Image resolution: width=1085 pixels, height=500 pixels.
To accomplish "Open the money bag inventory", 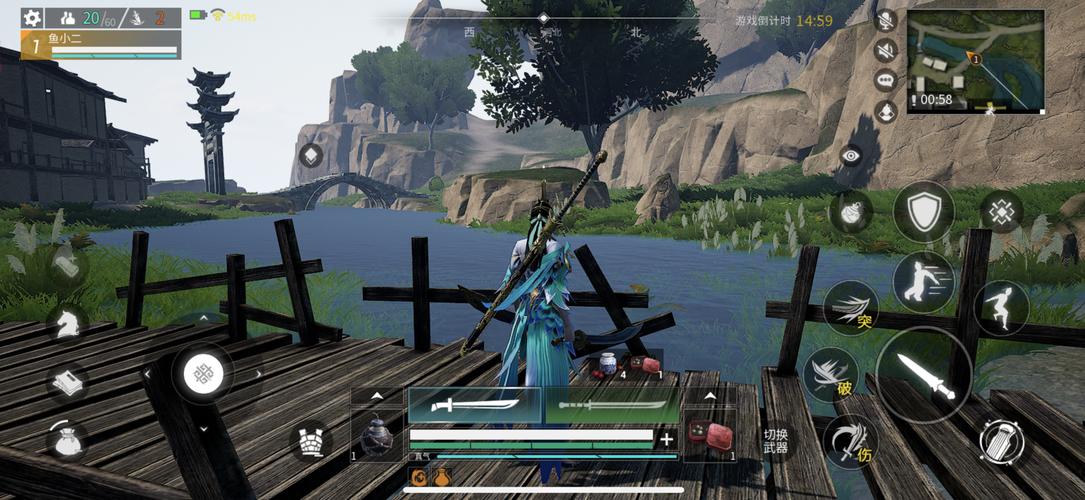I will point(67,439).
